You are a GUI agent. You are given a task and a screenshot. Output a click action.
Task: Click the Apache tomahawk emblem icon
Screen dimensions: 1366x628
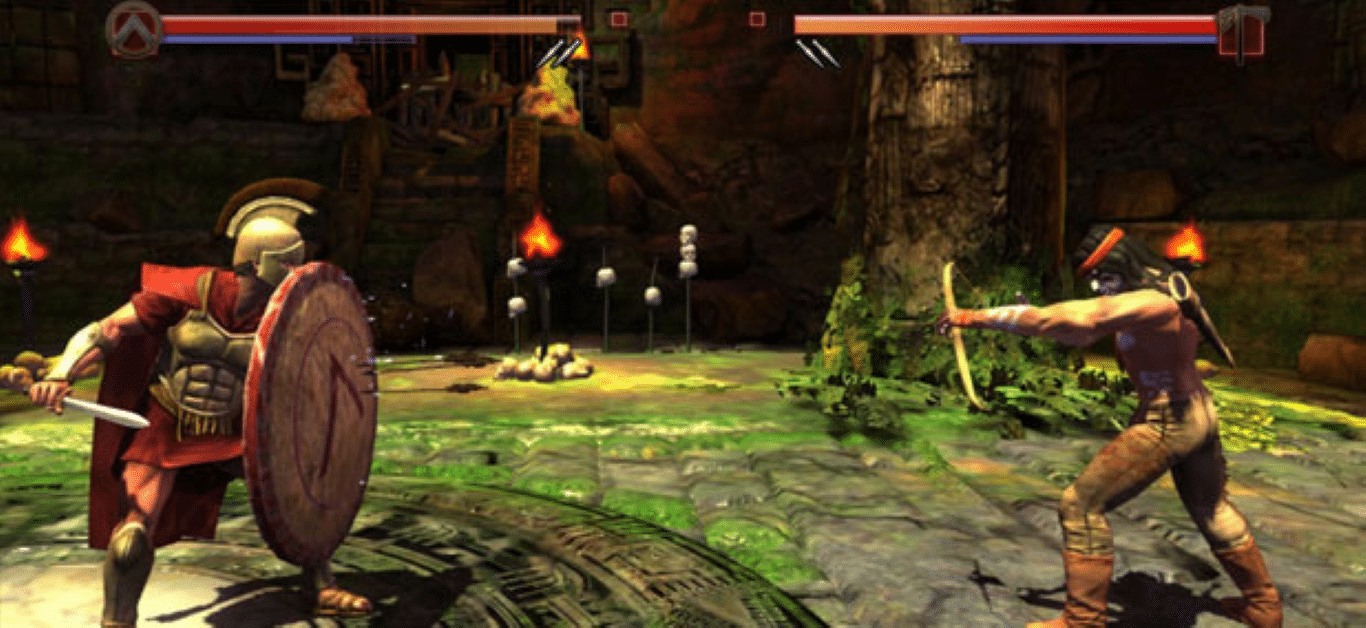tap(1242, 30)
